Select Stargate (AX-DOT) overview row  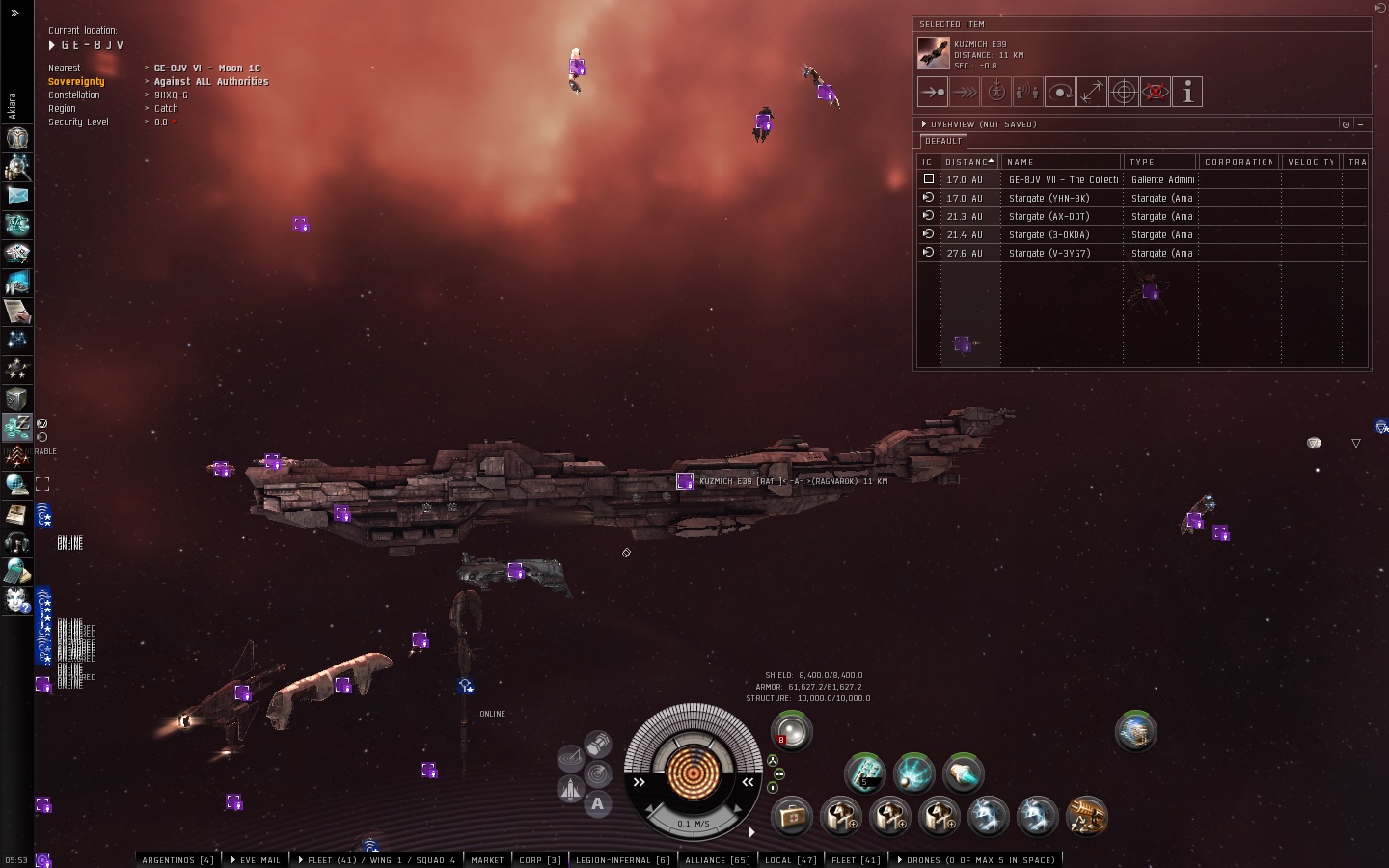click(x=1049, y=216)
